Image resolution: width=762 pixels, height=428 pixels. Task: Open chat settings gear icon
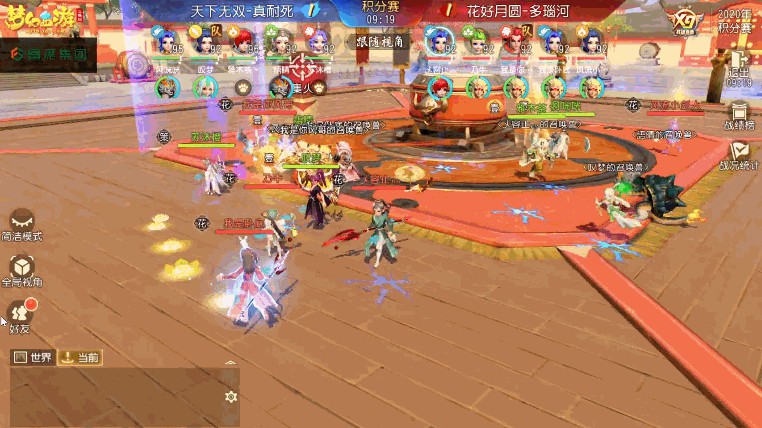point(231,397)
